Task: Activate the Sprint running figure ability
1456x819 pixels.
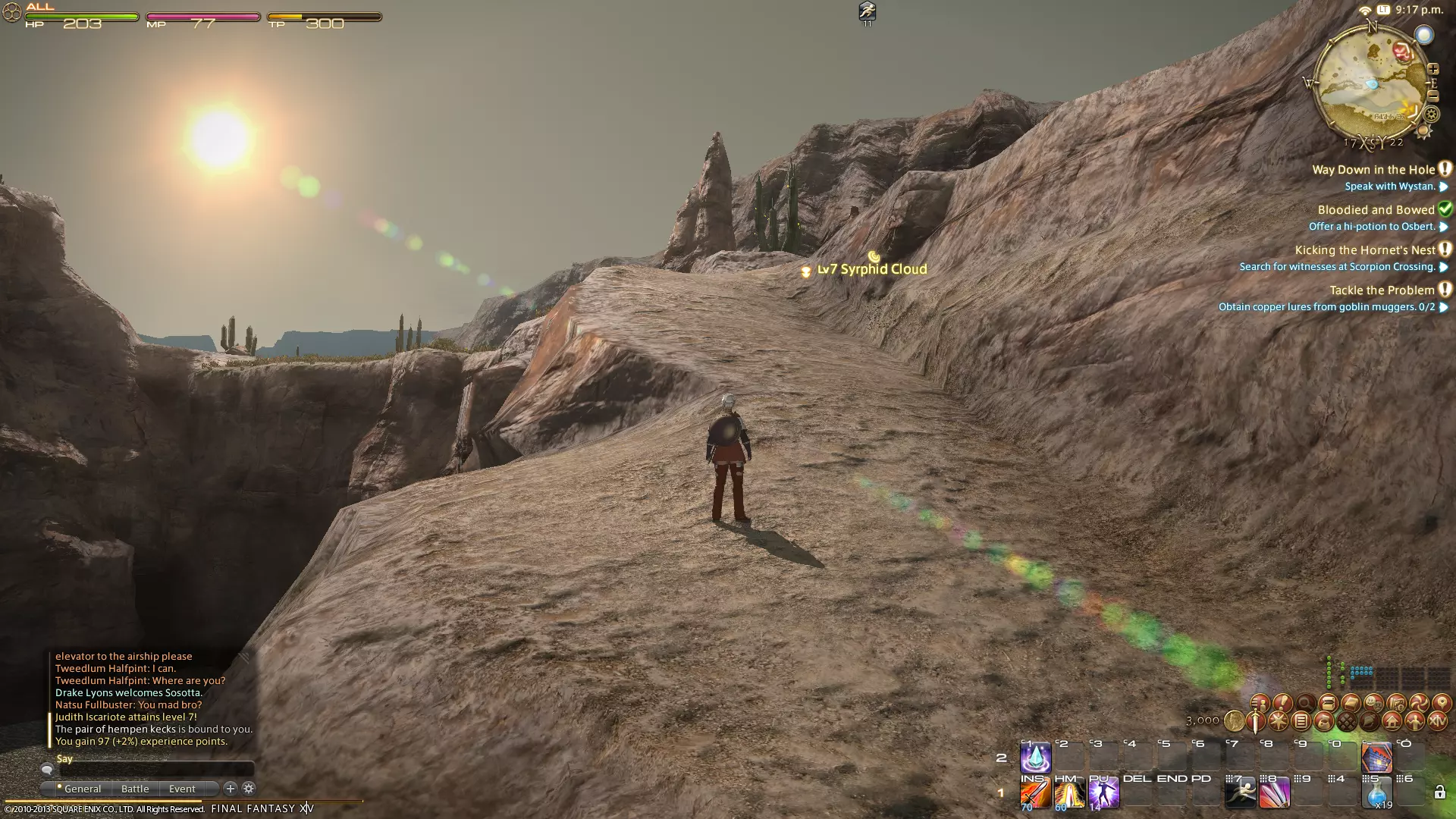Action: coord(1241,794)
